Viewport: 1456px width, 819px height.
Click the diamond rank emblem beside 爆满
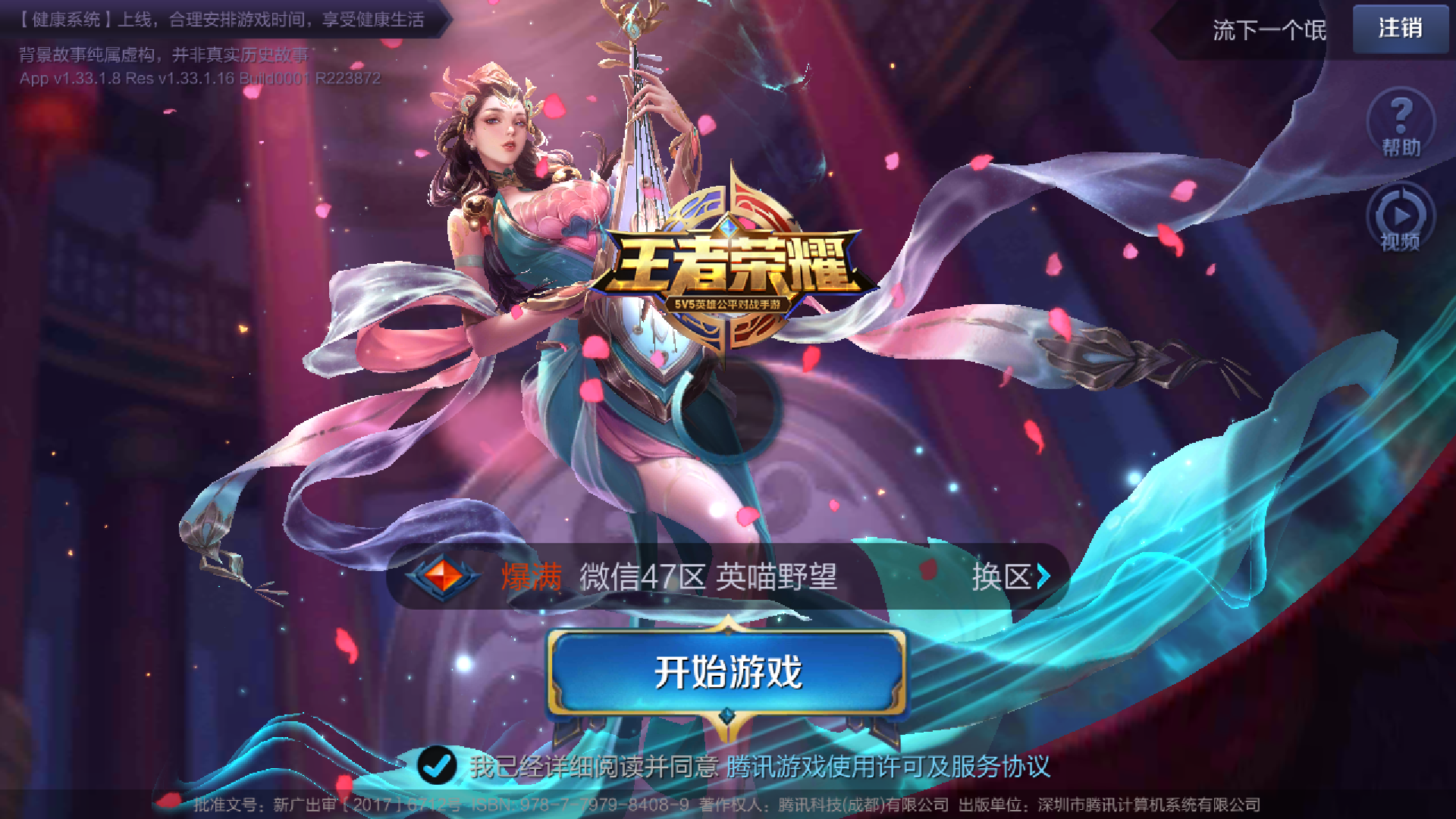(442, 576)
